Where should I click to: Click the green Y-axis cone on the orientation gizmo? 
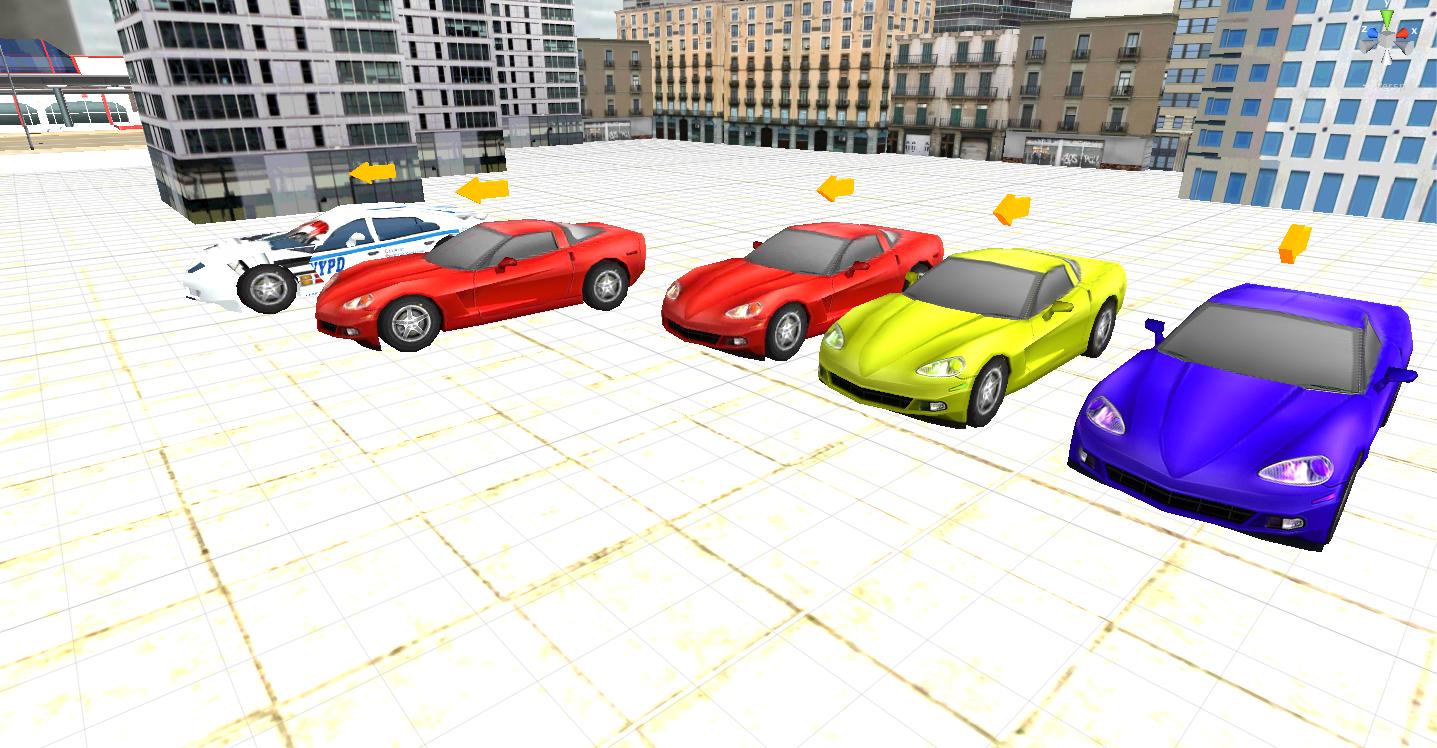tap(1387, 19)
